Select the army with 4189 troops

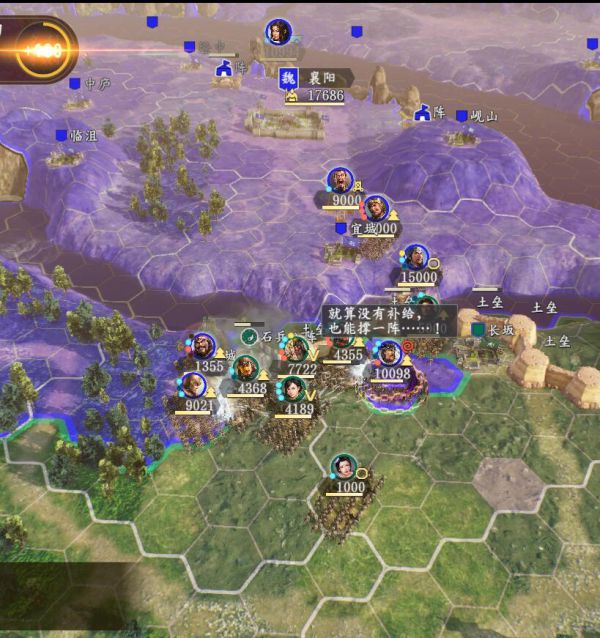(295, 389)
